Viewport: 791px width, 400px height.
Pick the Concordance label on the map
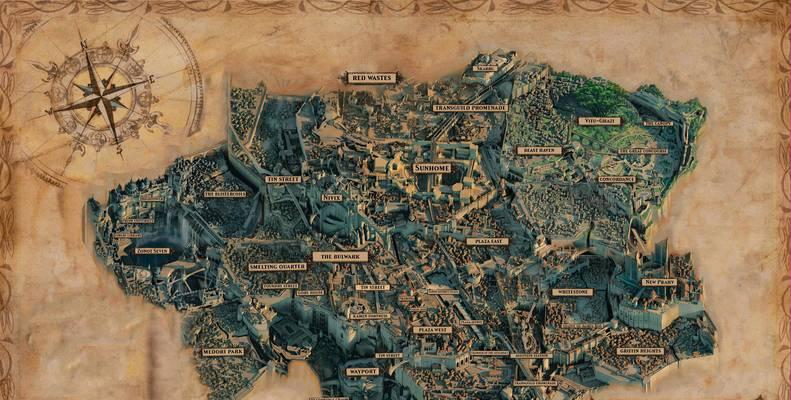[617, 179]
